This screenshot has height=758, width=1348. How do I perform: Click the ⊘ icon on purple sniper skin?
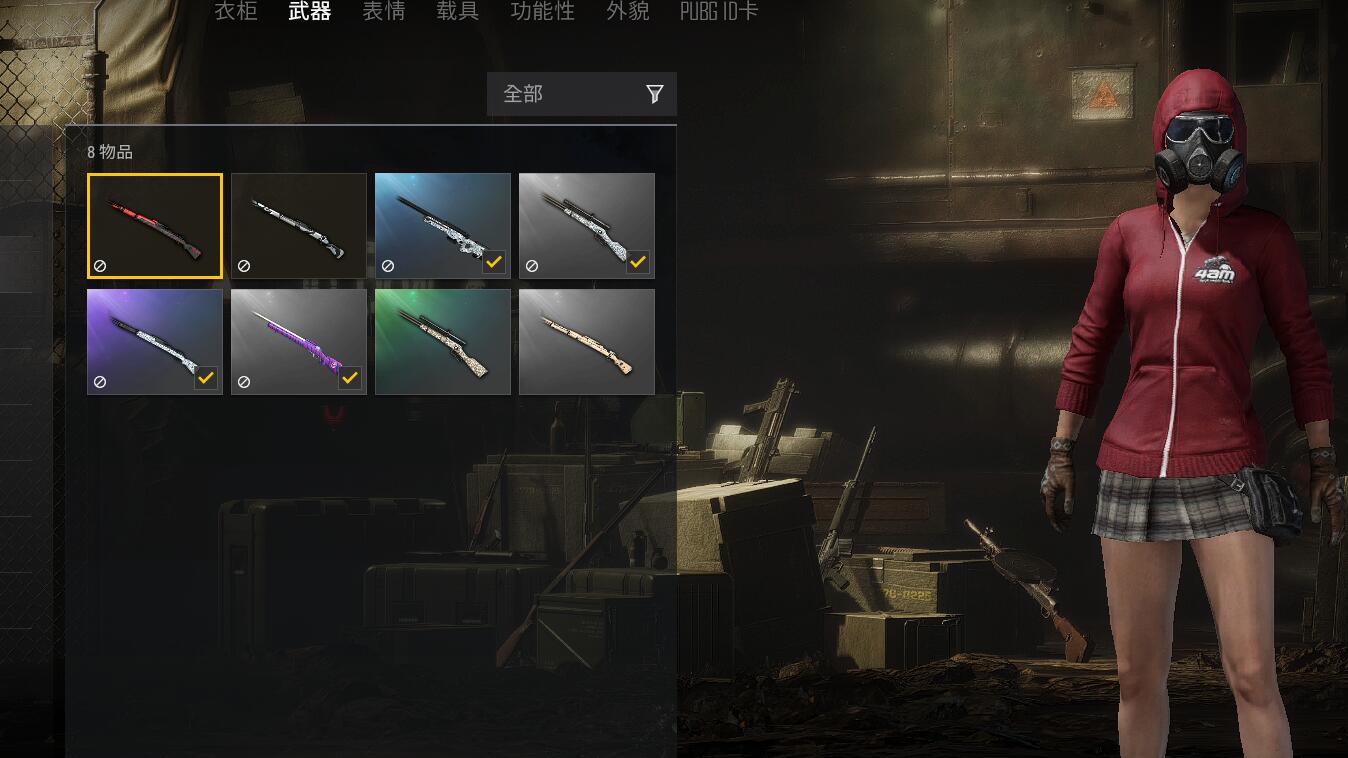coord(98,380)
